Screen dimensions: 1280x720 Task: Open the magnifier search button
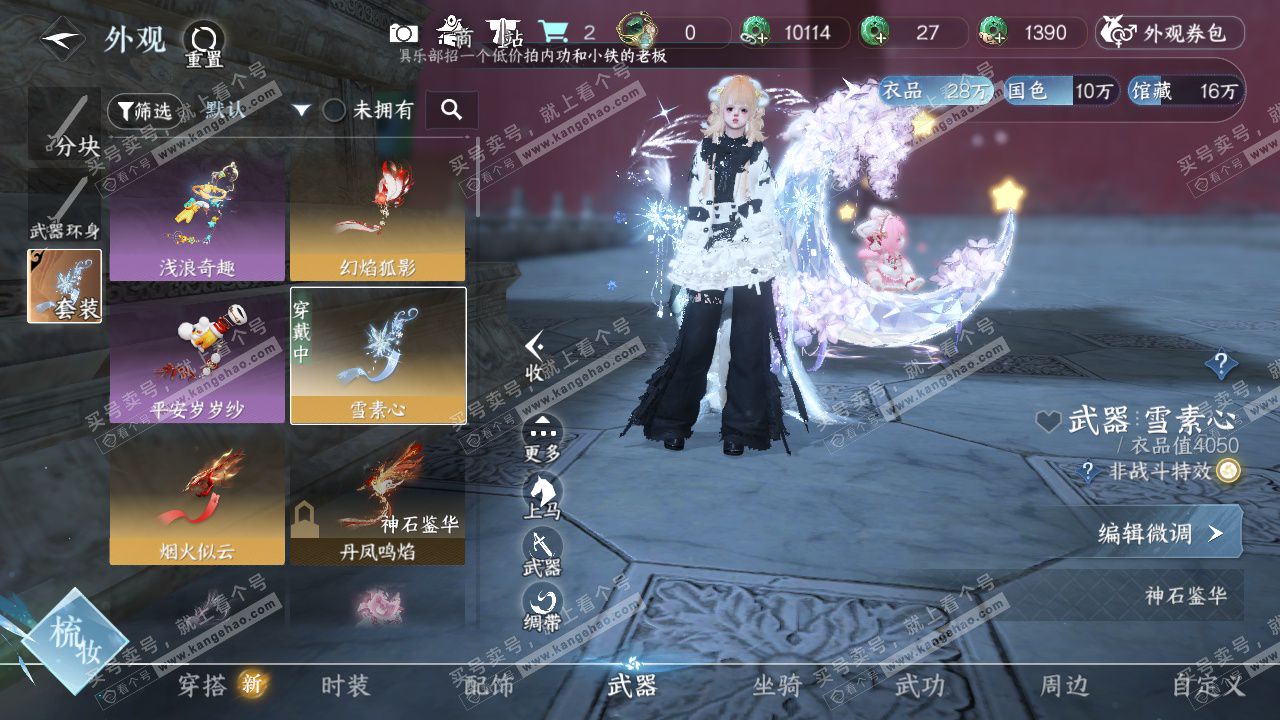pyautogui.click(x=451, y=110)
